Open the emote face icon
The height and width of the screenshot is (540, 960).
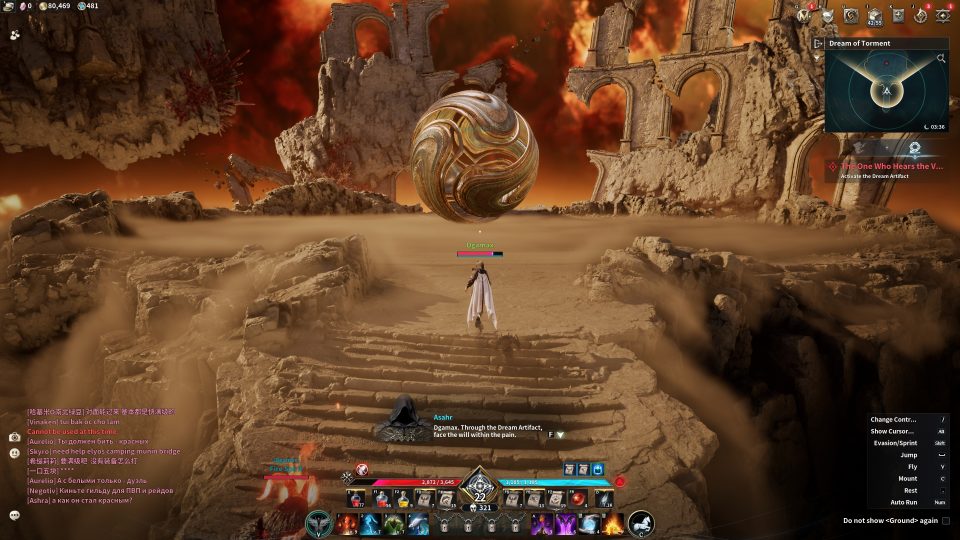point(14,453)
